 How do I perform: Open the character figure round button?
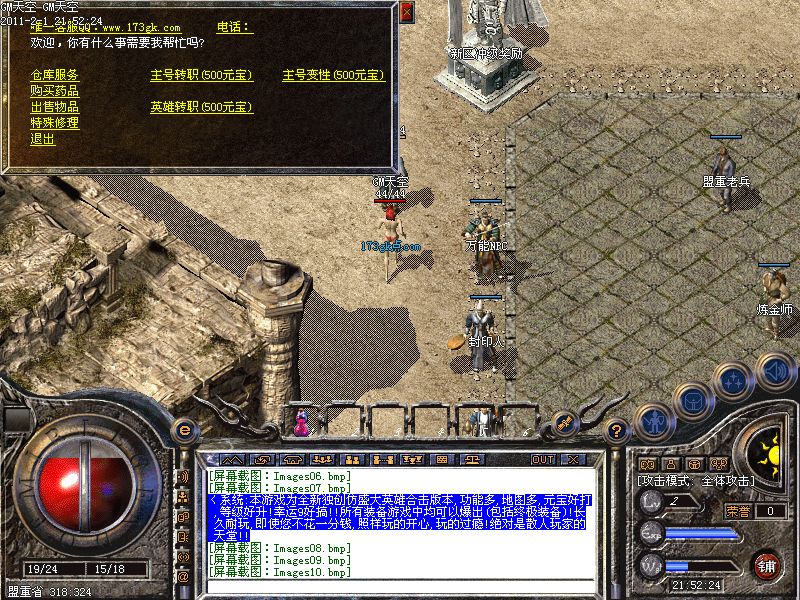click(653, 420)
